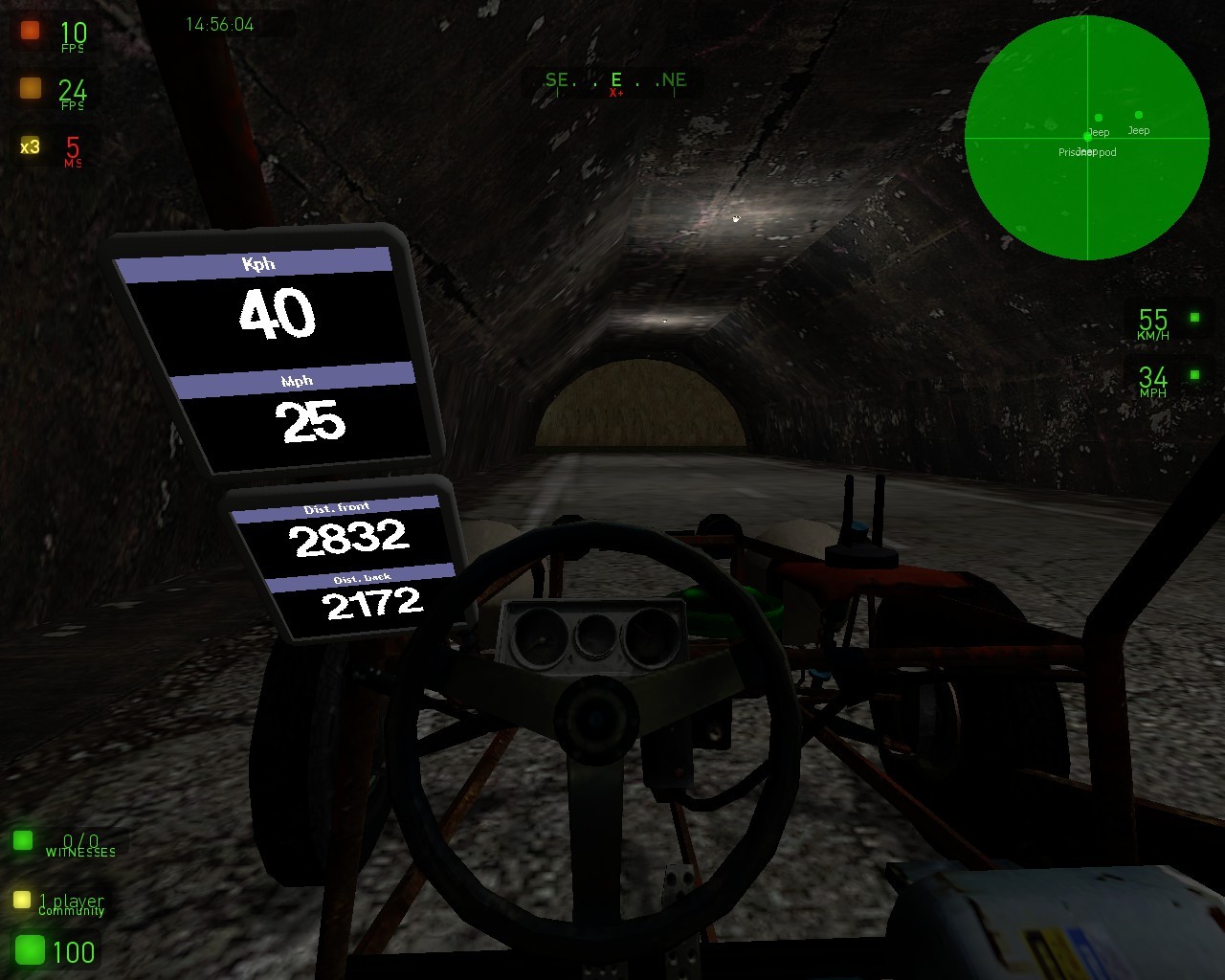This screenshot has height=980, width=1225.
Task: Click the green Witnesses counter icon
Action: (23, 840)
